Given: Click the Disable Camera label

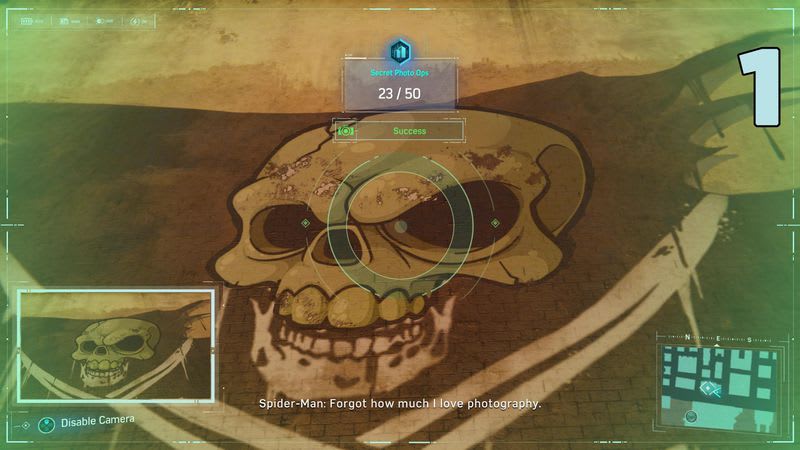Looking at the screenshot, I should pyautogui.click(x=97, y=422).
